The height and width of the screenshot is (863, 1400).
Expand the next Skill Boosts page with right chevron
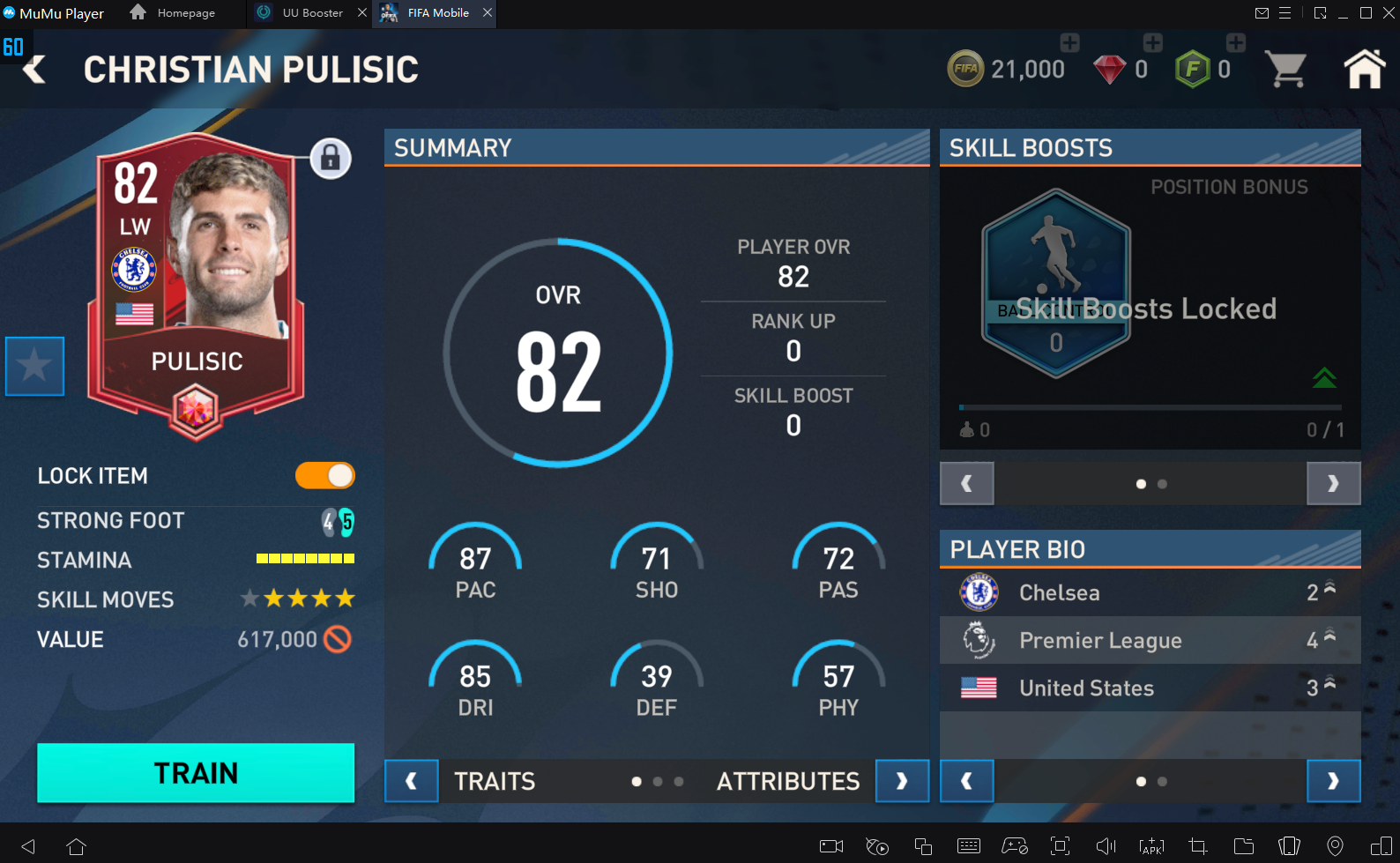pos(1333,483)
